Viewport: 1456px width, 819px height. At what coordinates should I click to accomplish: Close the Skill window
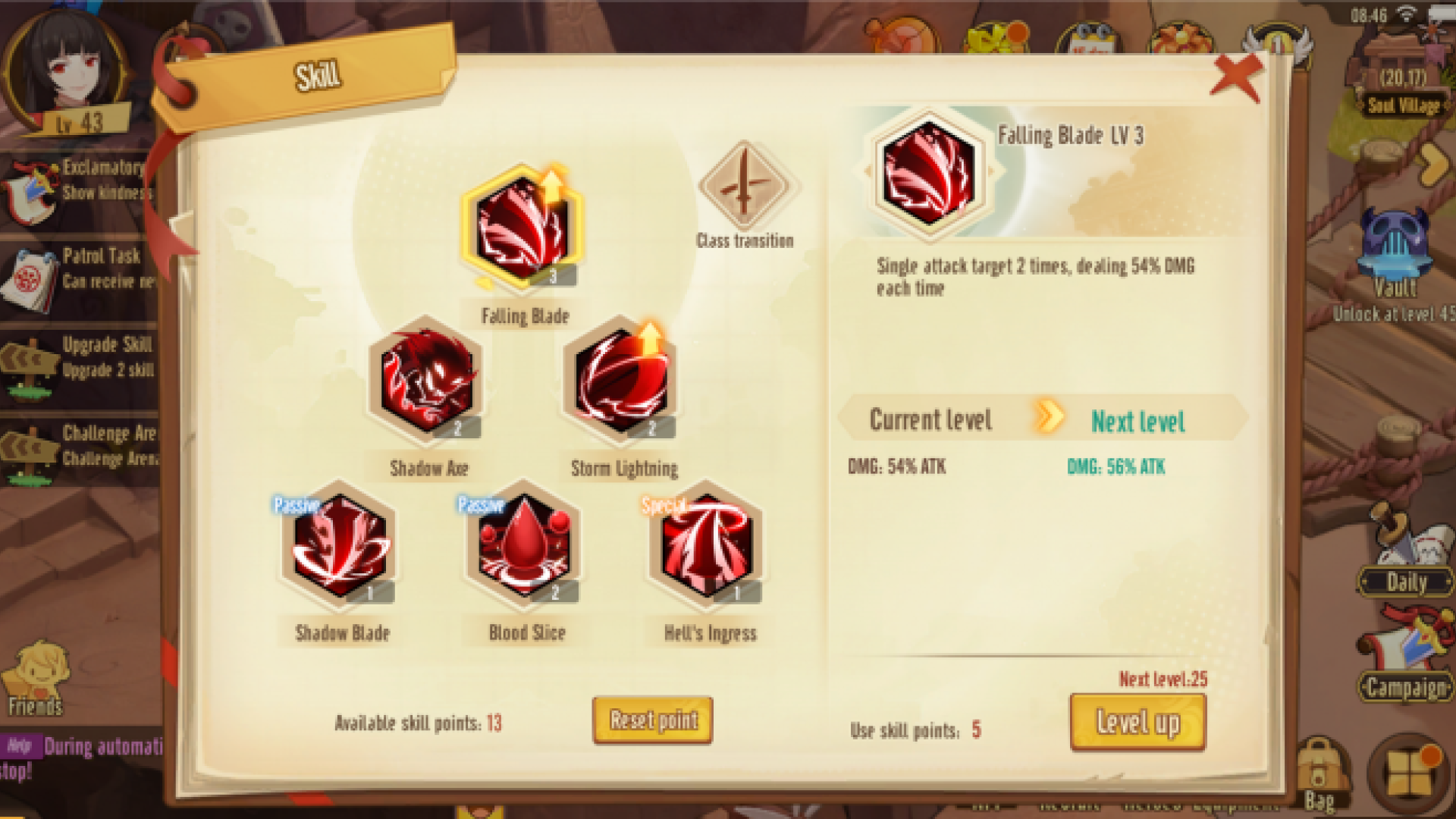[x=1236, y=77]
